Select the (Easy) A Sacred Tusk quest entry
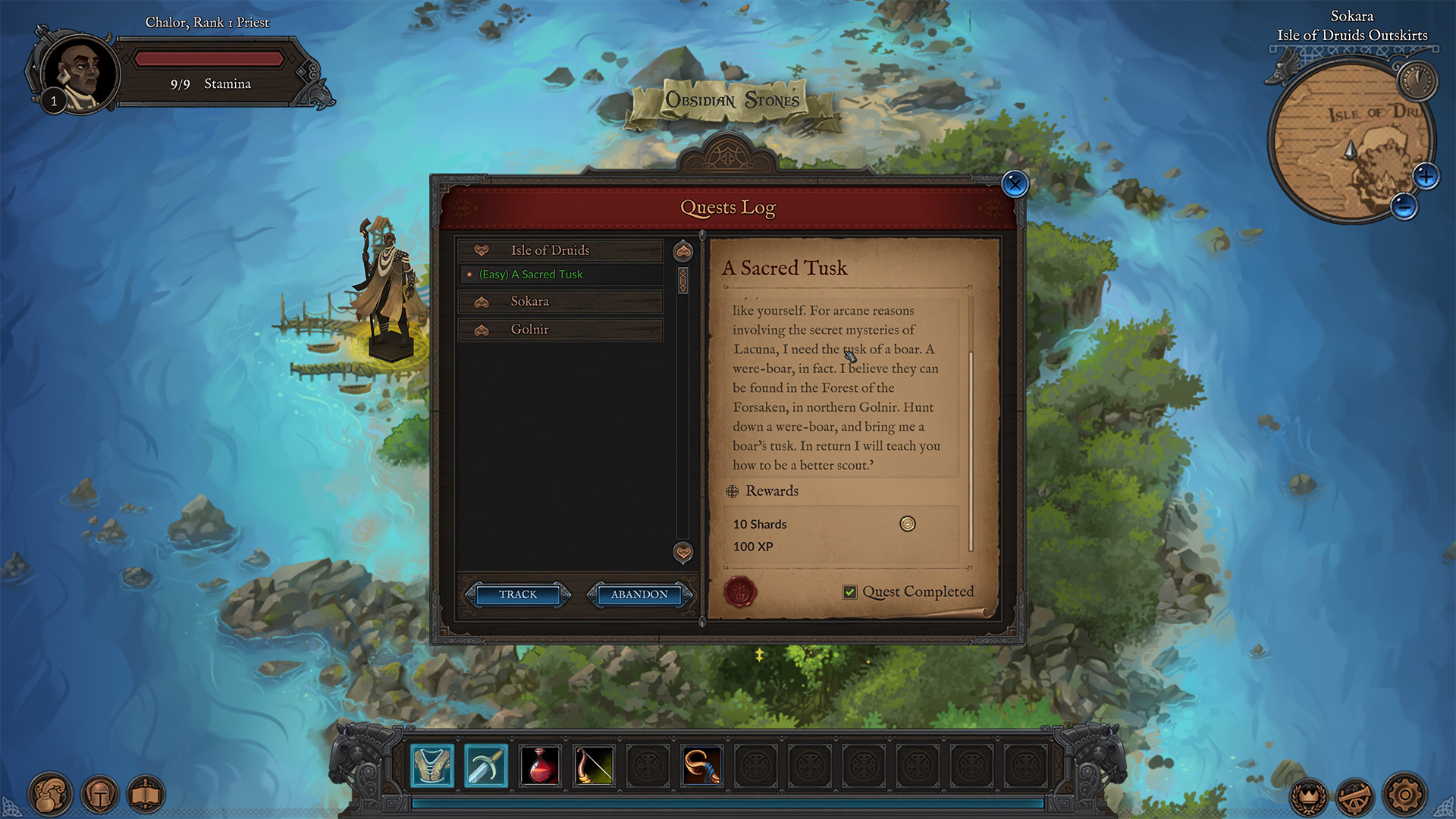The height and width of the screenshot is (819, 1456). click(x=561, y=274)
